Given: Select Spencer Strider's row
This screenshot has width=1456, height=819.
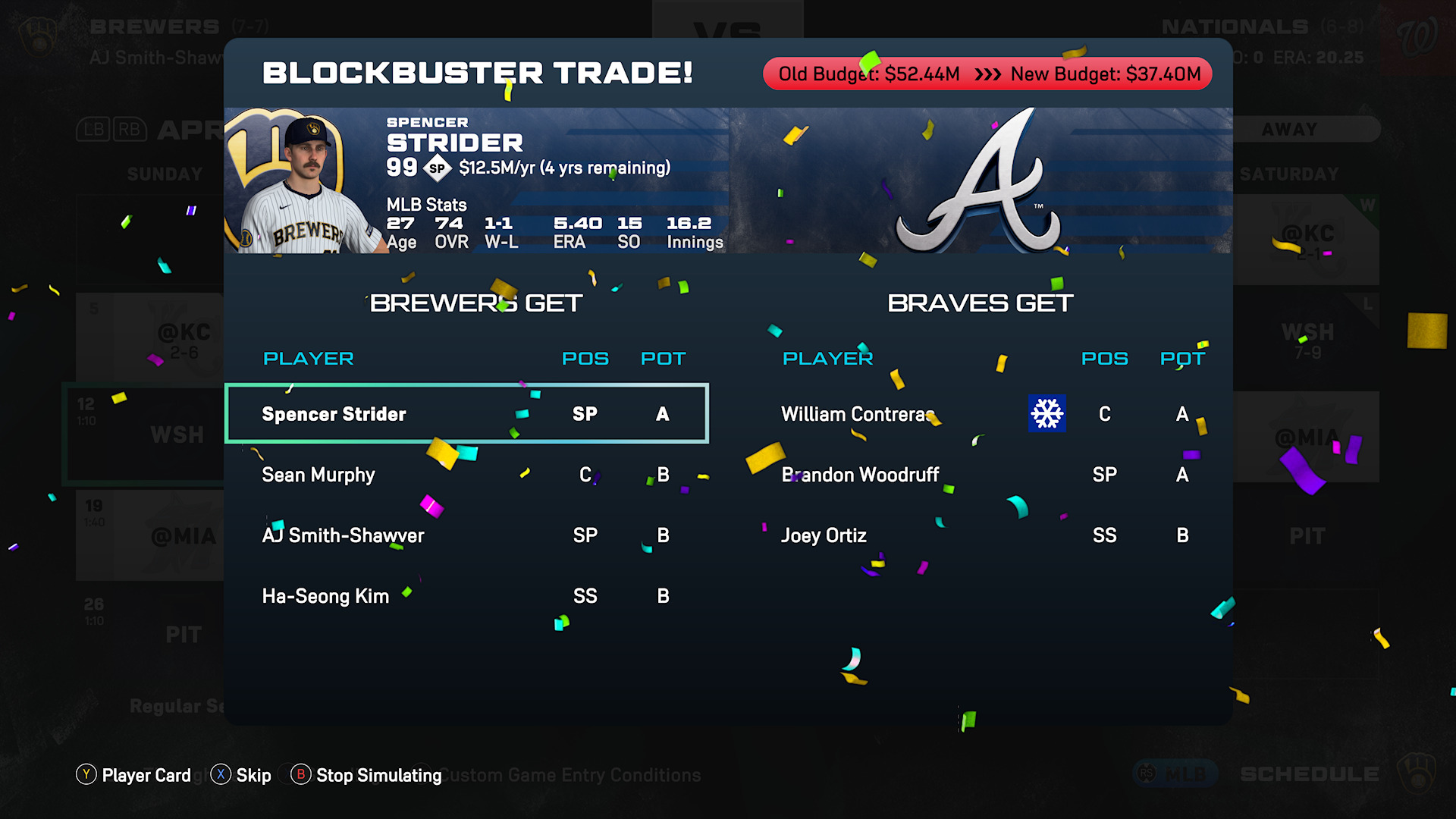Looking at the screenshot, I should 466,414.
